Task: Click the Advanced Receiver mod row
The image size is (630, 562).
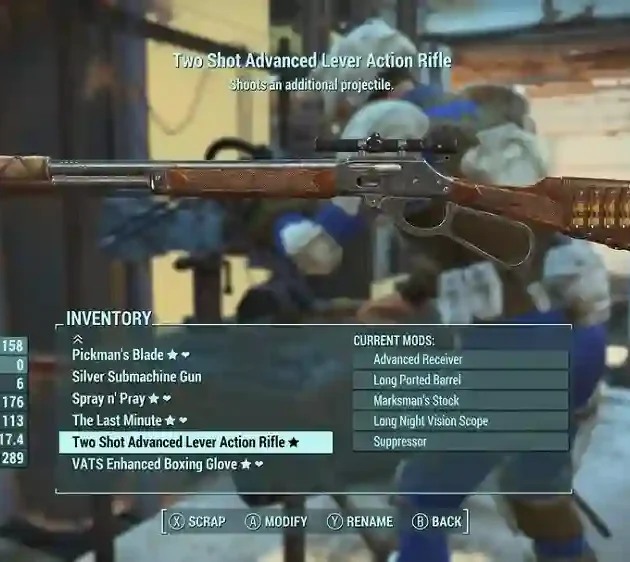Action: (x=460, y=360)
